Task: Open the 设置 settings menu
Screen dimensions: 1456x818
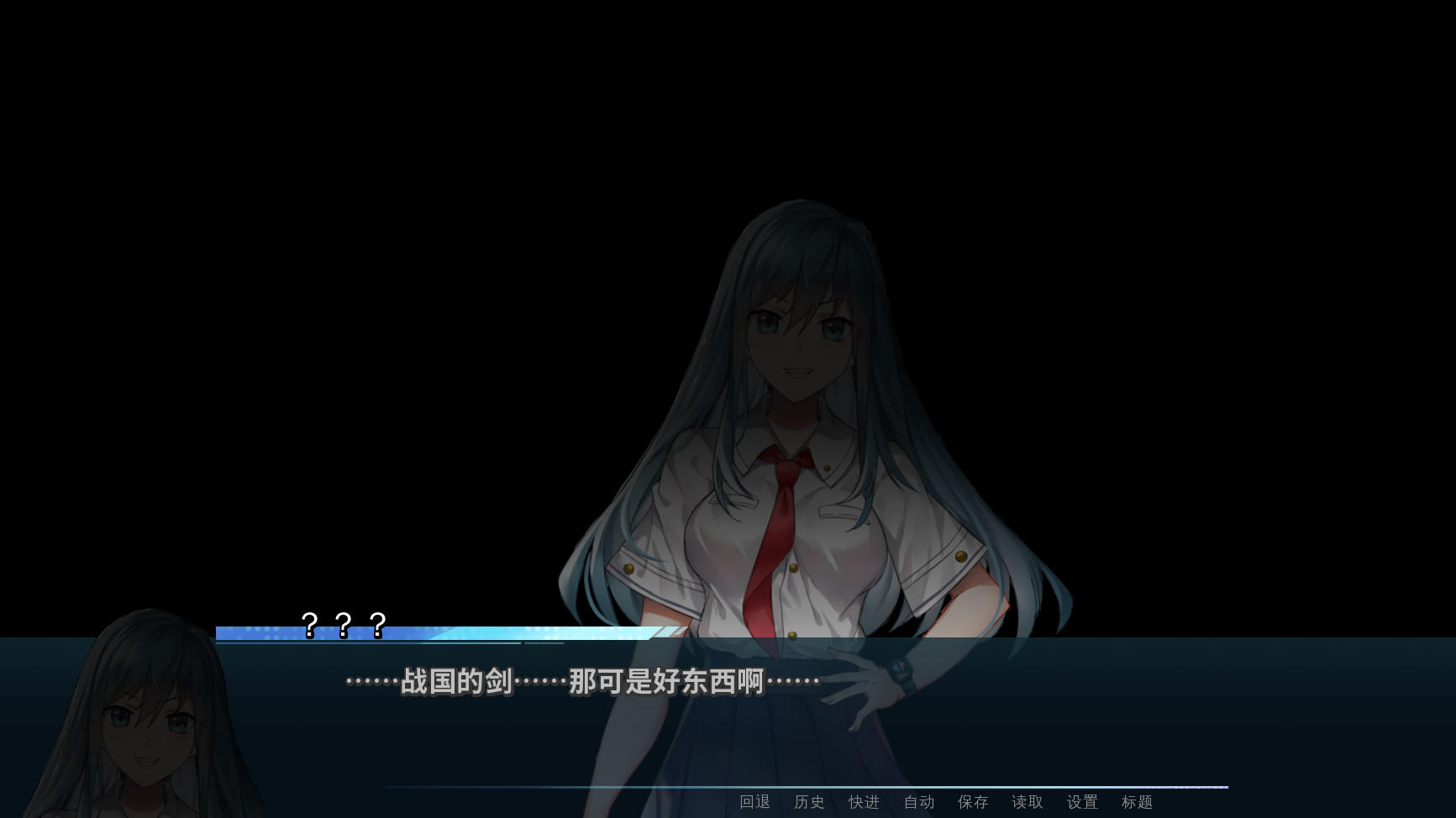Action: click(1081, 802)
